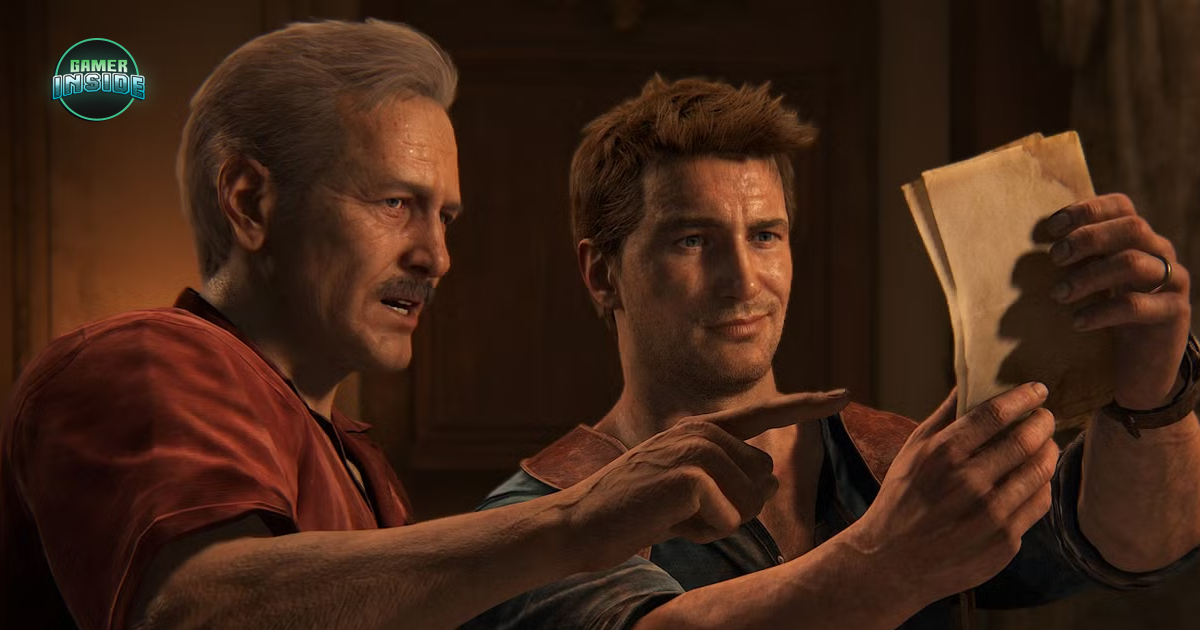This screenshot has width=1200, height=630.
Task: Click the Gamer Inside logo badge
Action: pyautogui.click(x=98, y=80)
